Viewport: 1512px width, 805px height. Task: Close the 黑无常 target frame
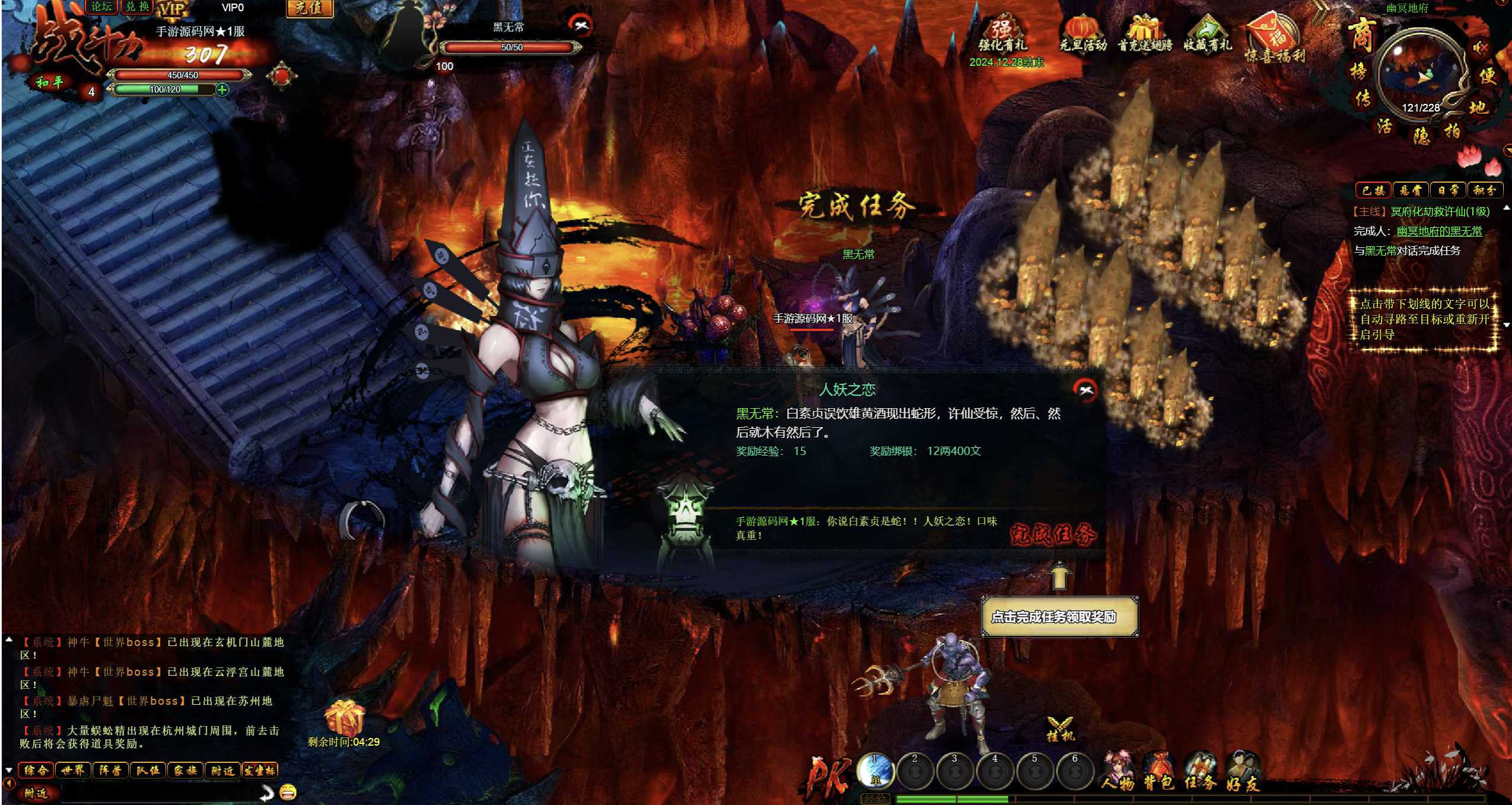(580, 25)
